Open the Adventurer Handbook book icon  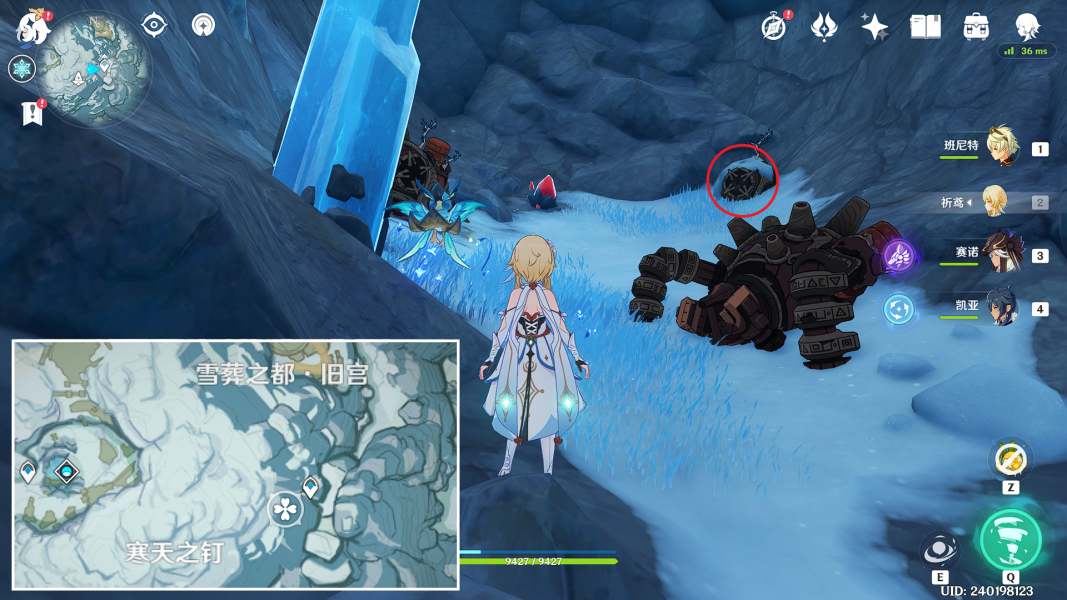point(926,27)
